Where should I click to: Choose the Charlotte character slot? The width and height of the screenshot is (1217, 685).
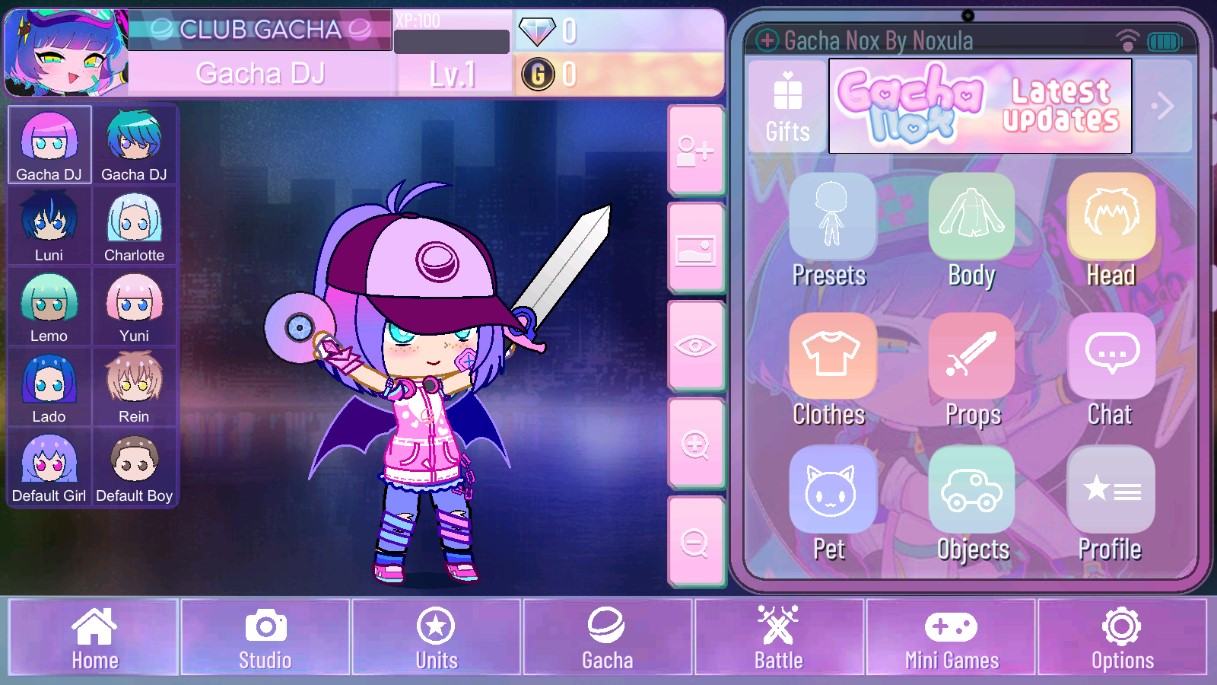134,226
